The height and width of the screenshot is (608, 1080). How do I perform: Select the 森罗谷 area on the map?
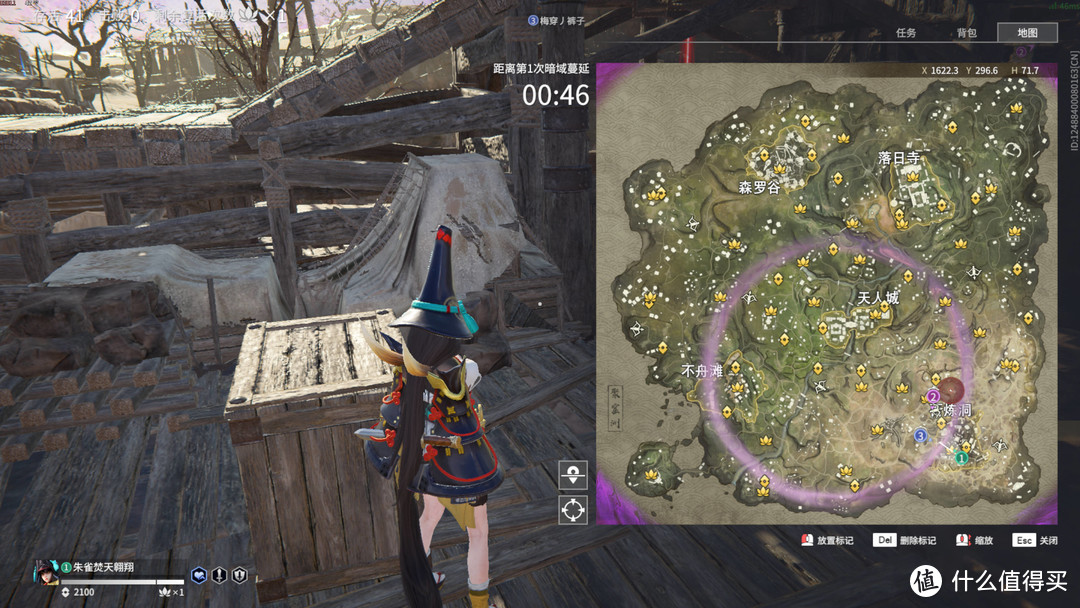[759, 187]
